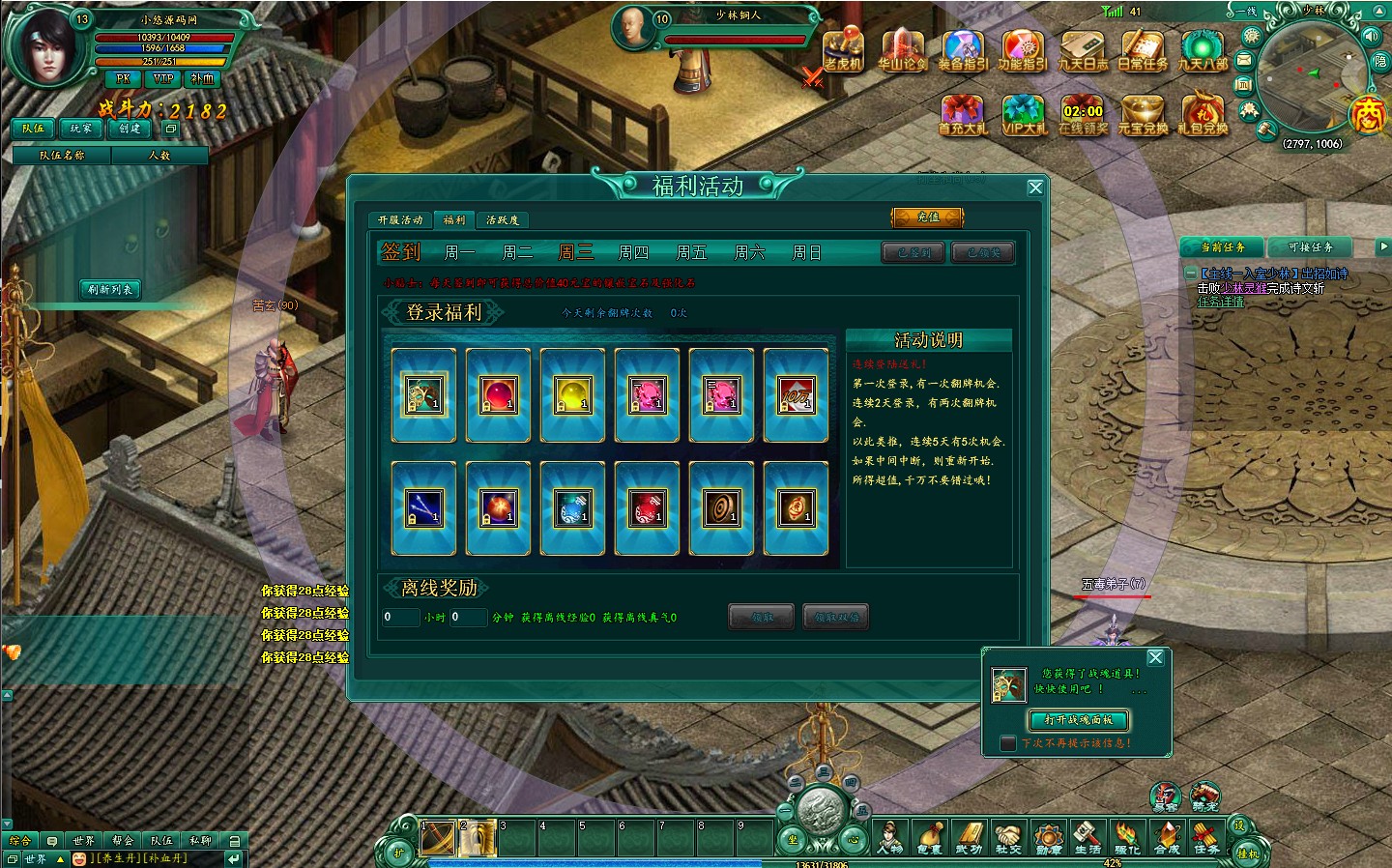1392x868 pixels.
Task: Open the 日常任务 daily quests icon
Action: (1143, 50)
